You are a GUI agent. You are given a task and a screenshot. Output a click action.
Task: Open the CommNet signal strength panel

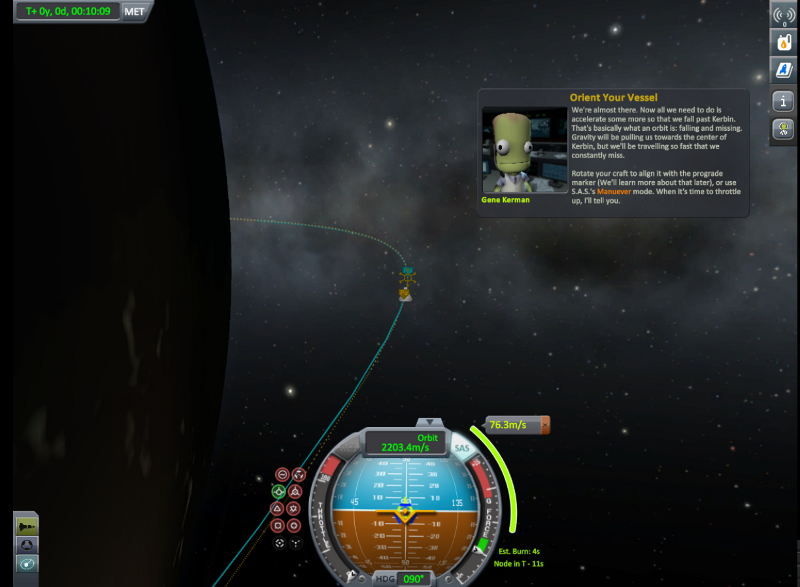tap(782, 15)
